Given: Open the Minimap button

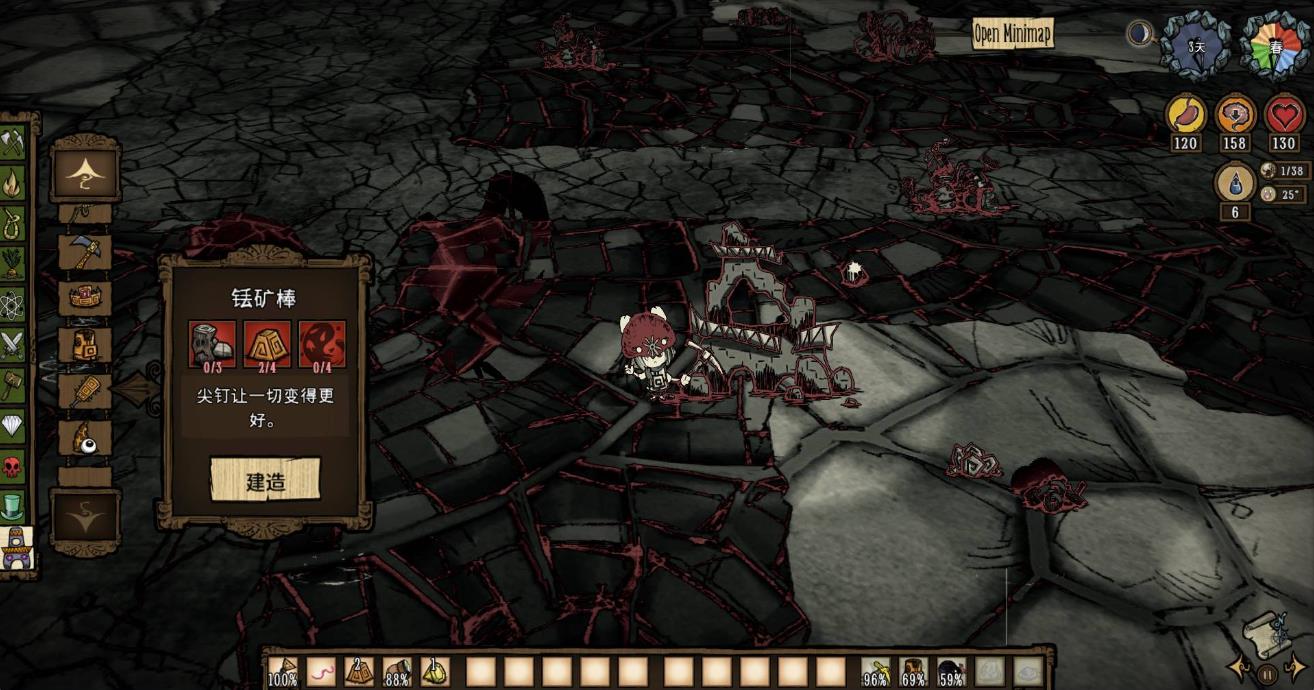Looking at the screenshot, I should point(1013,35).
